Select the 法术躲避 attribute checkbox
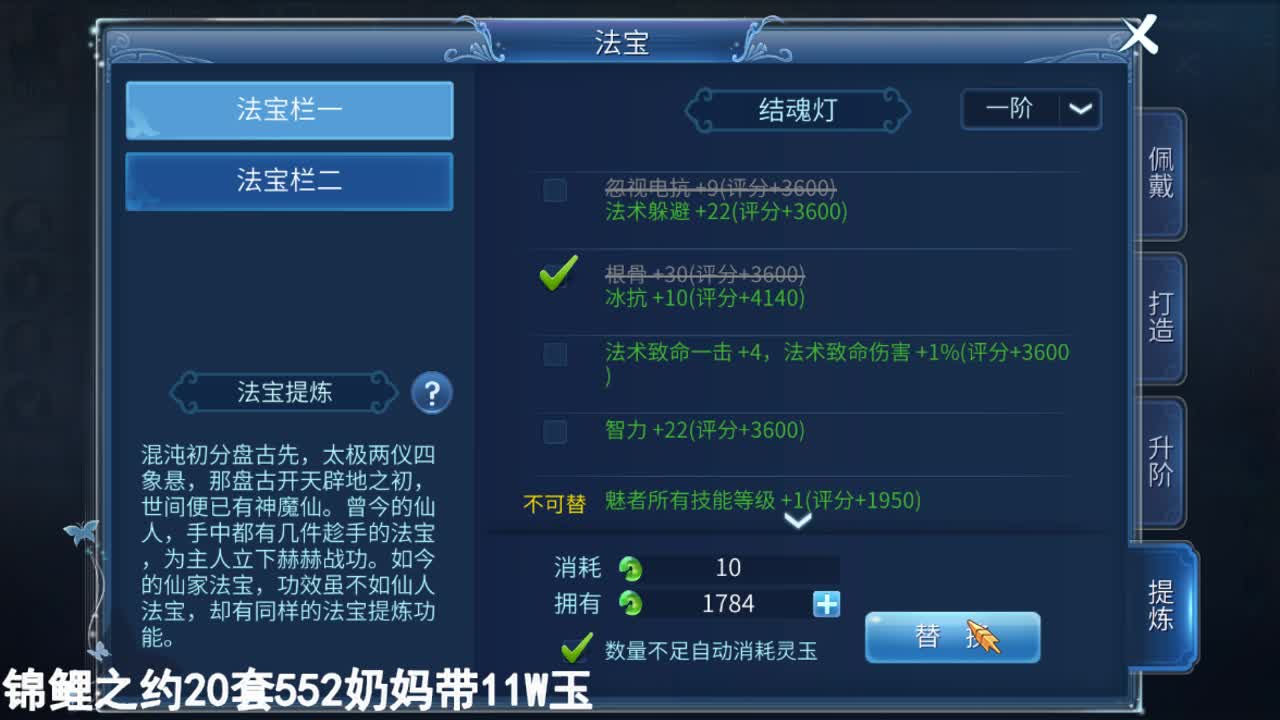Screen dimensions: 1280x720 555,190
